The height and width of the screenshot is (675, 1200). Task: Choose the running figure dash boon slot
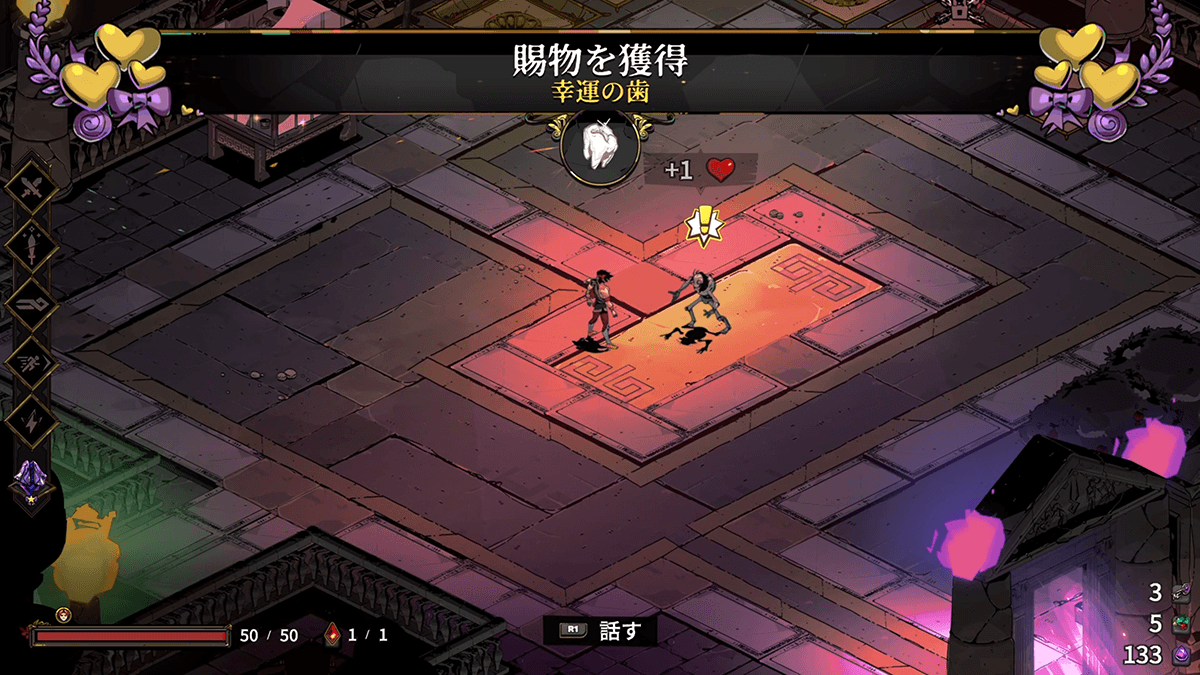[x=31, y=361]
